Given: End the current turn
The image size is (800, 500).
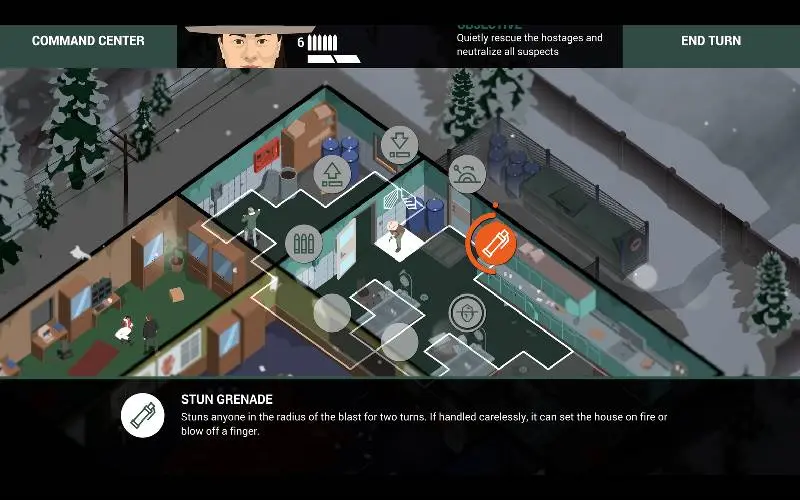Looking at the screenshot, I should (x=711, y=41).
